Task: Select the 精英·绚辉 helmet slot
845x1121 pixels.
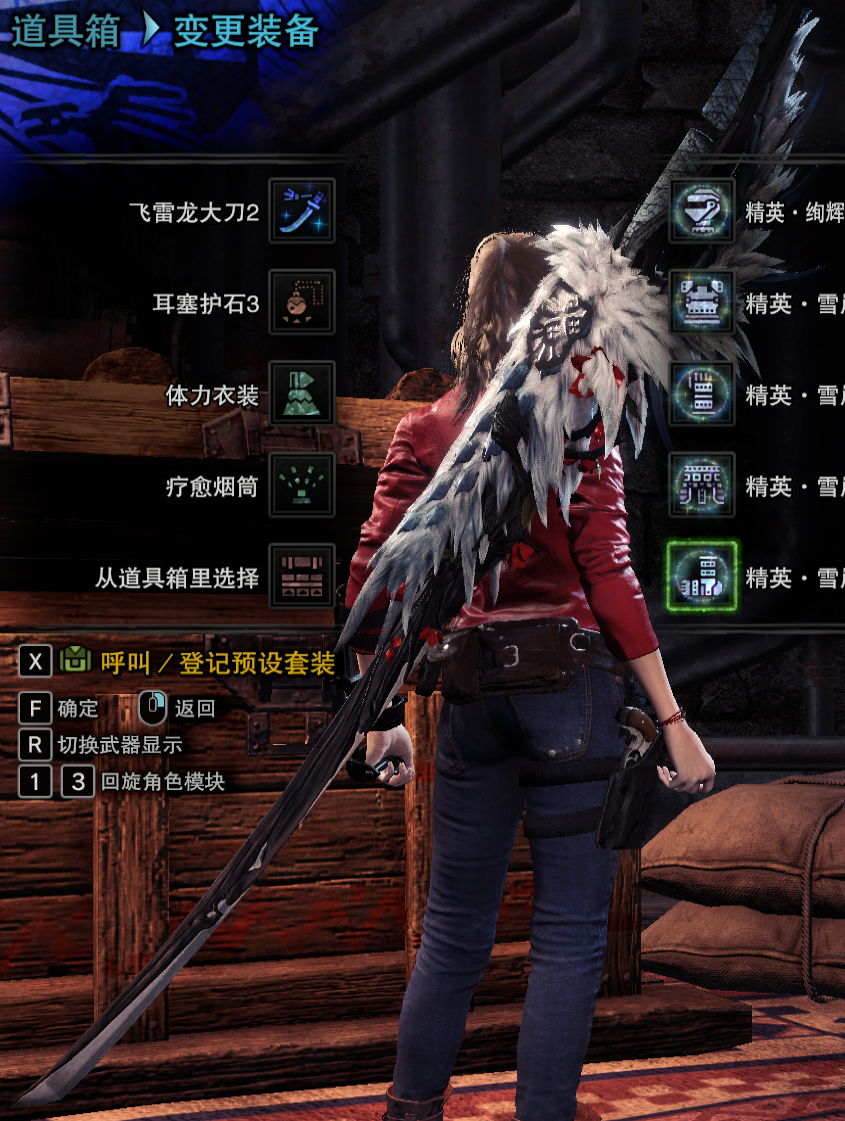Action: pos(701,211)
